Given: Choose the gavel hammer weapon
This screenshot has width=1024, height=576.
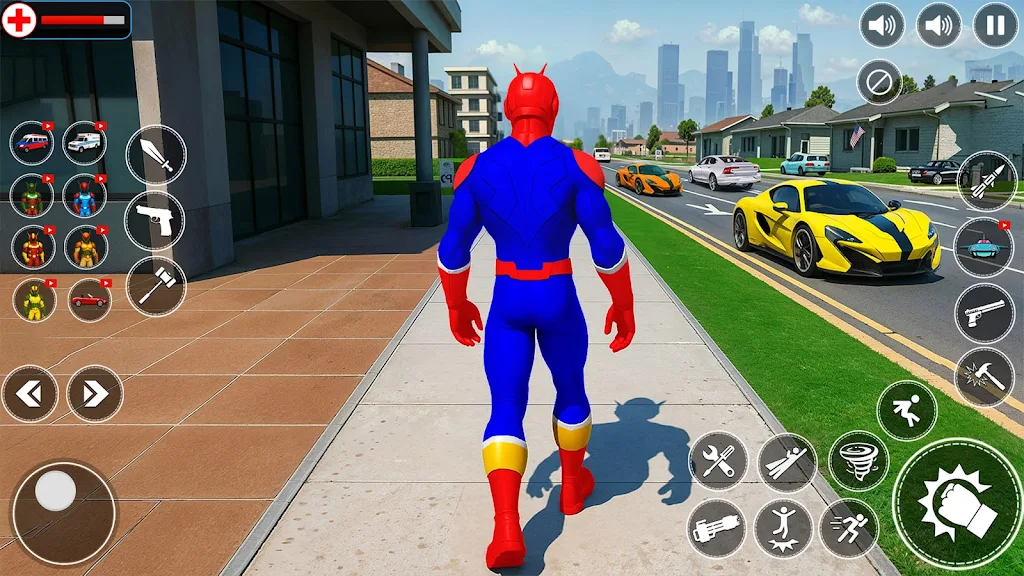Looking at the screenshot, I should click(x=155, y=286).
